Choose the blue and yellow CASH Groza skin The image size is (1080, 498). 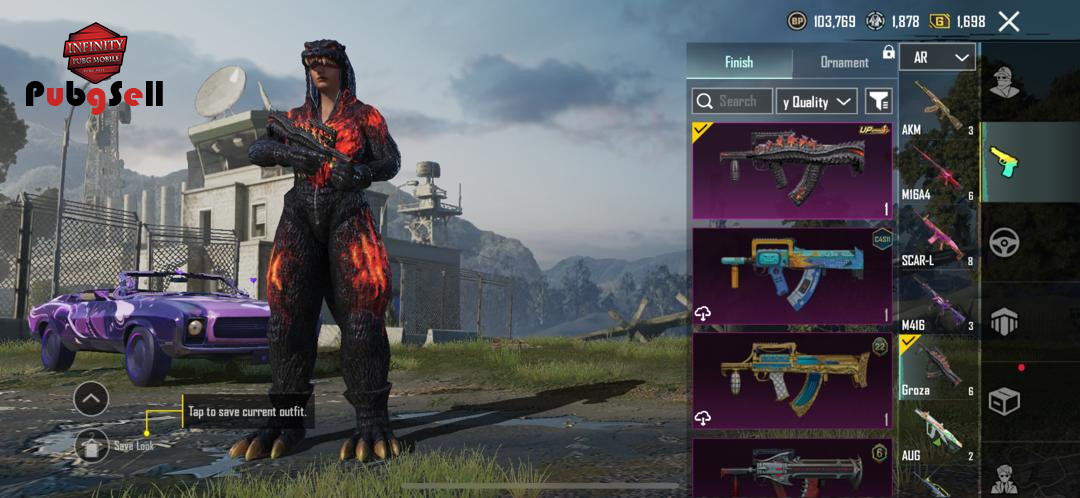(x=792, y=277)
